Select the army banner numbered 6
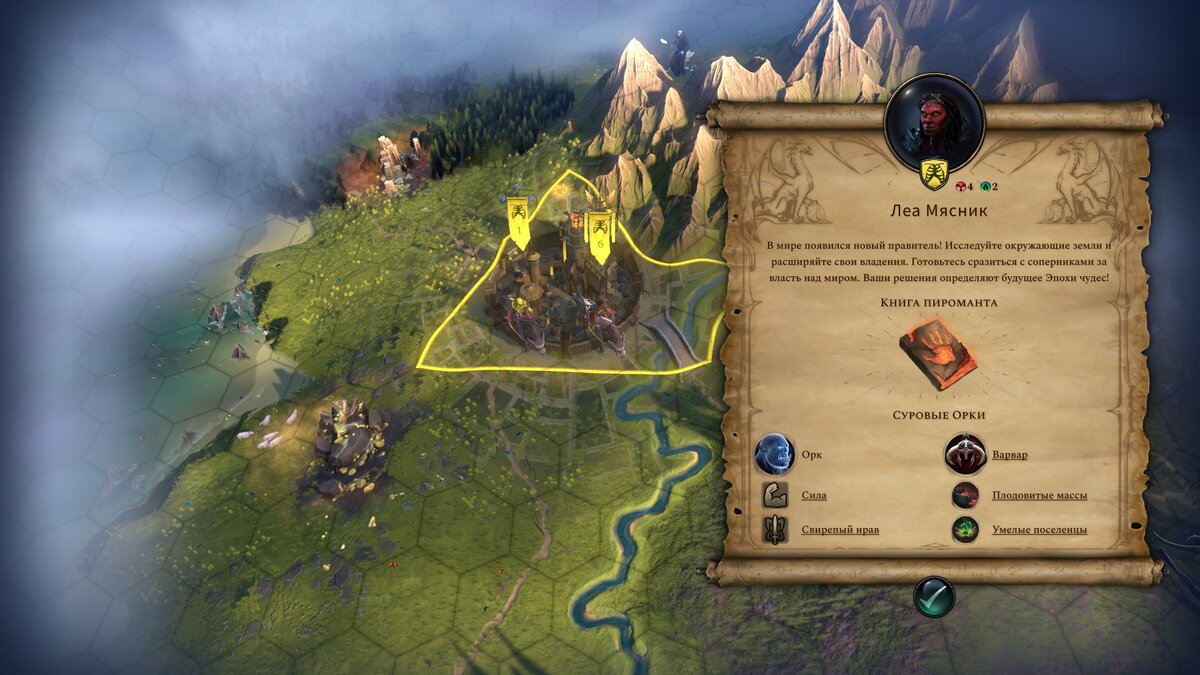The height and width of the screenshot is (675, 1200). [x=599, y=236]
